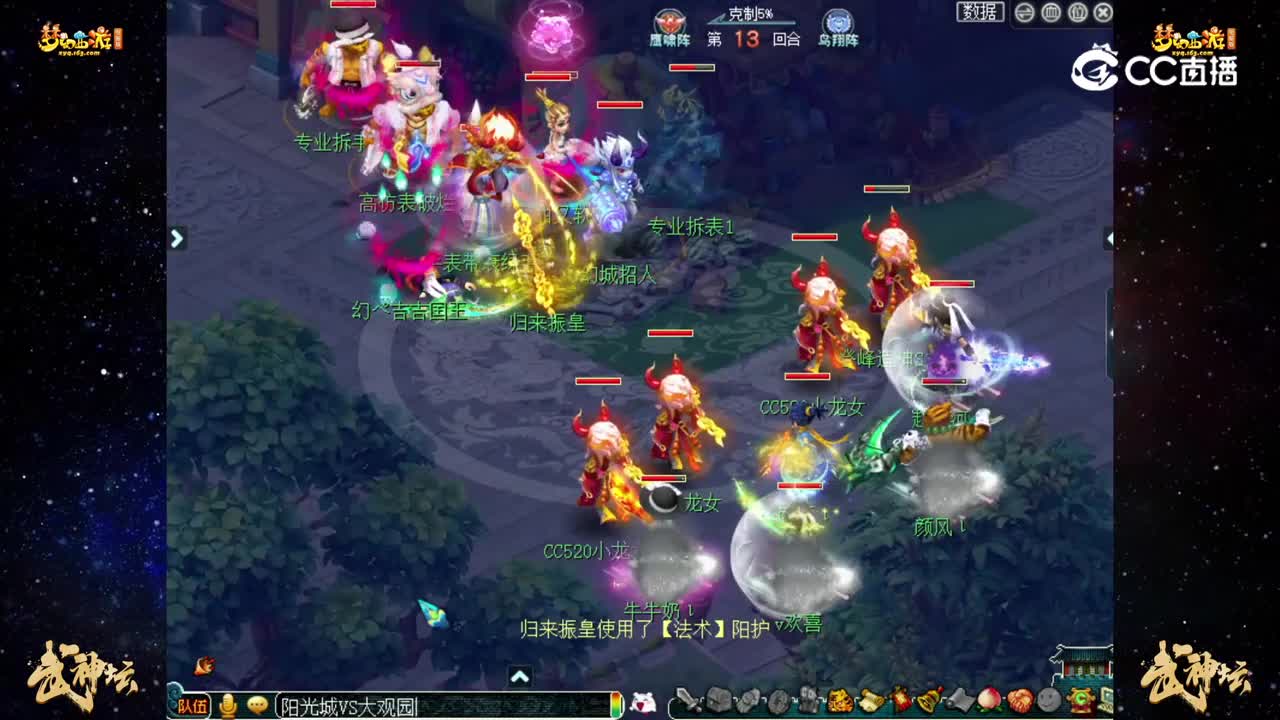The image size is (1280, 720).
Task: Click the peach item icon near the hotbar's right
Action: click(988, 702)
